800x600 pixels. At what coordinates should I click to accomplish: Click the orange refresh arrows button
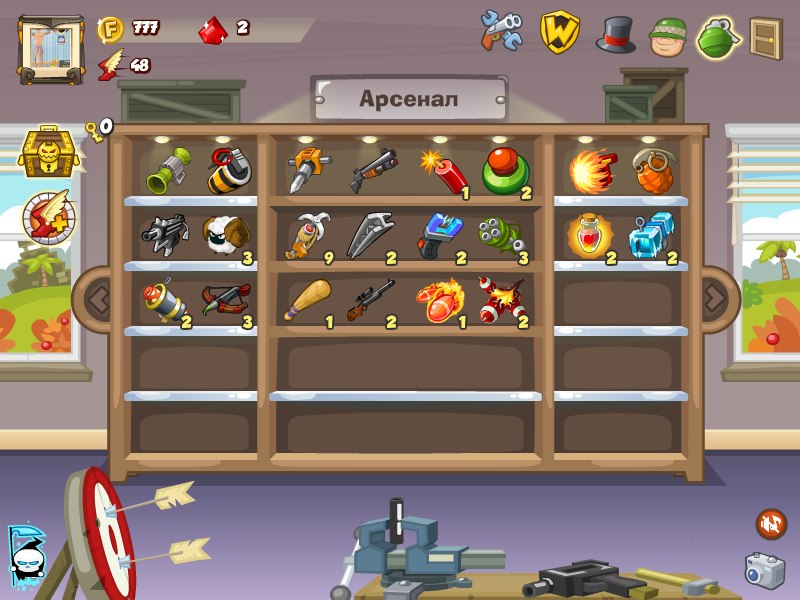click(770, 522)
